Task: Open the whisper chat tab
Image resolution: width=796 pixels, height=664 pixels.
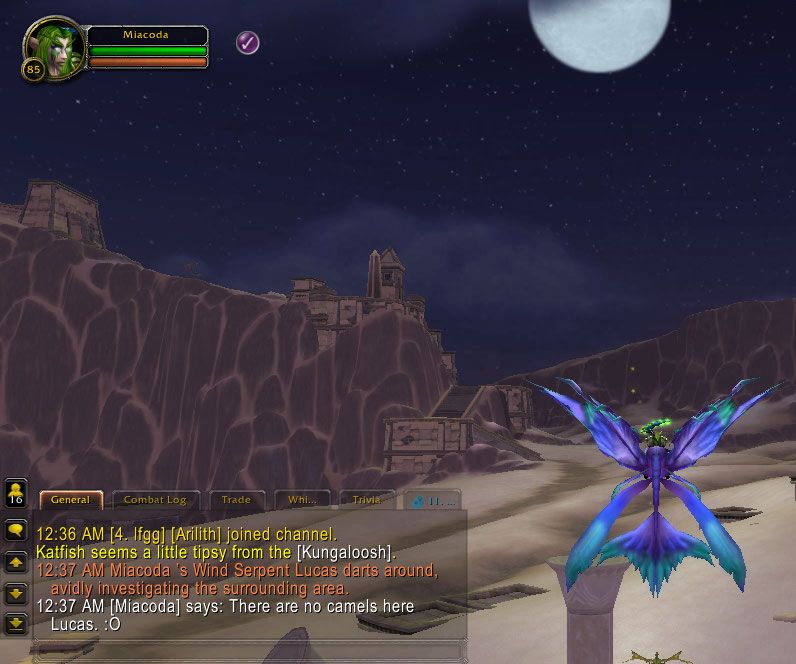Action: click(301, 500)
